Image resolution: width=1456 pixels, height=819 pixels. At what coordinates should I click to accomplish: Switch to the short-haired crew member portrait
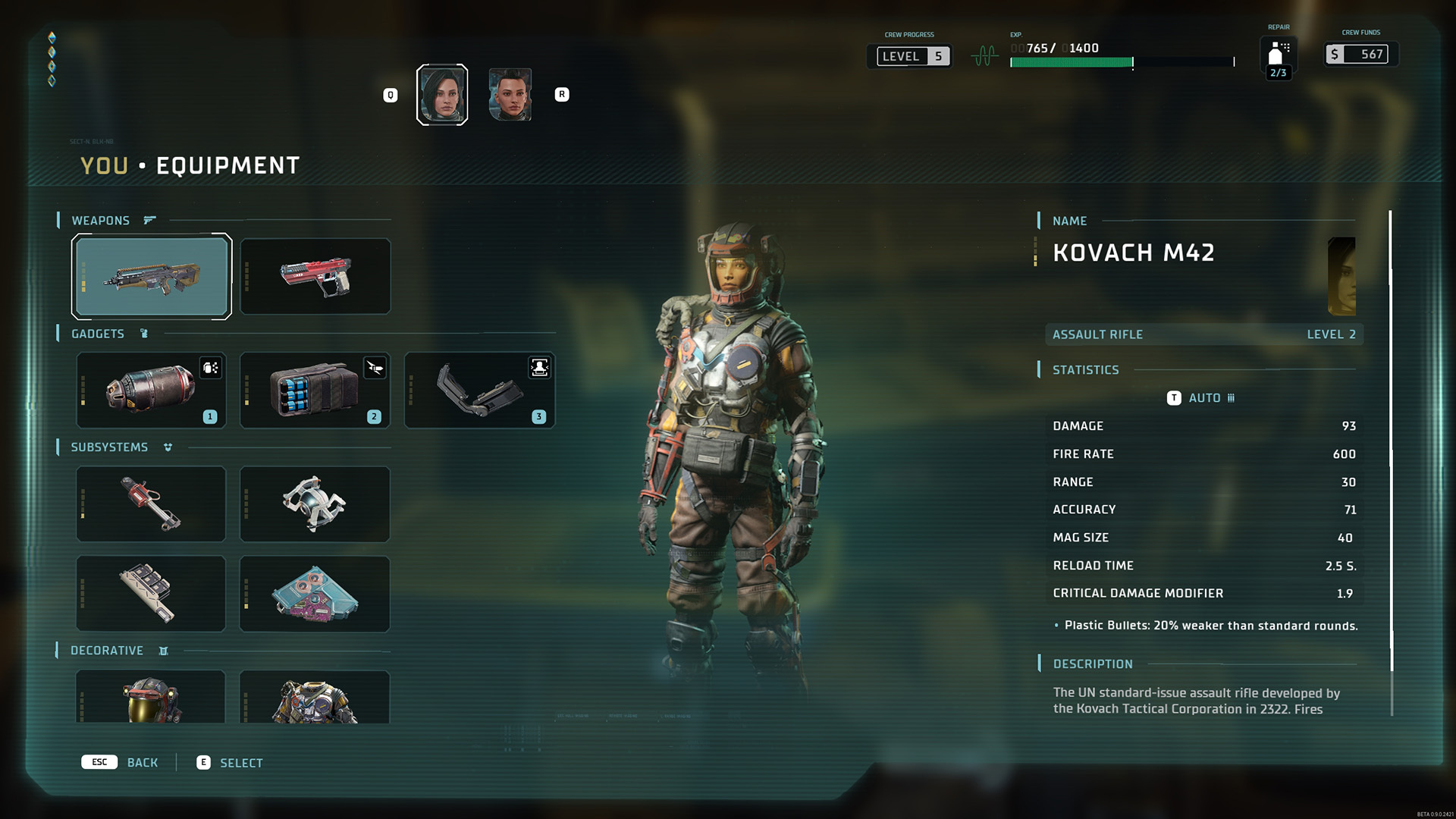pyautogui.click(x=510, y=95)
